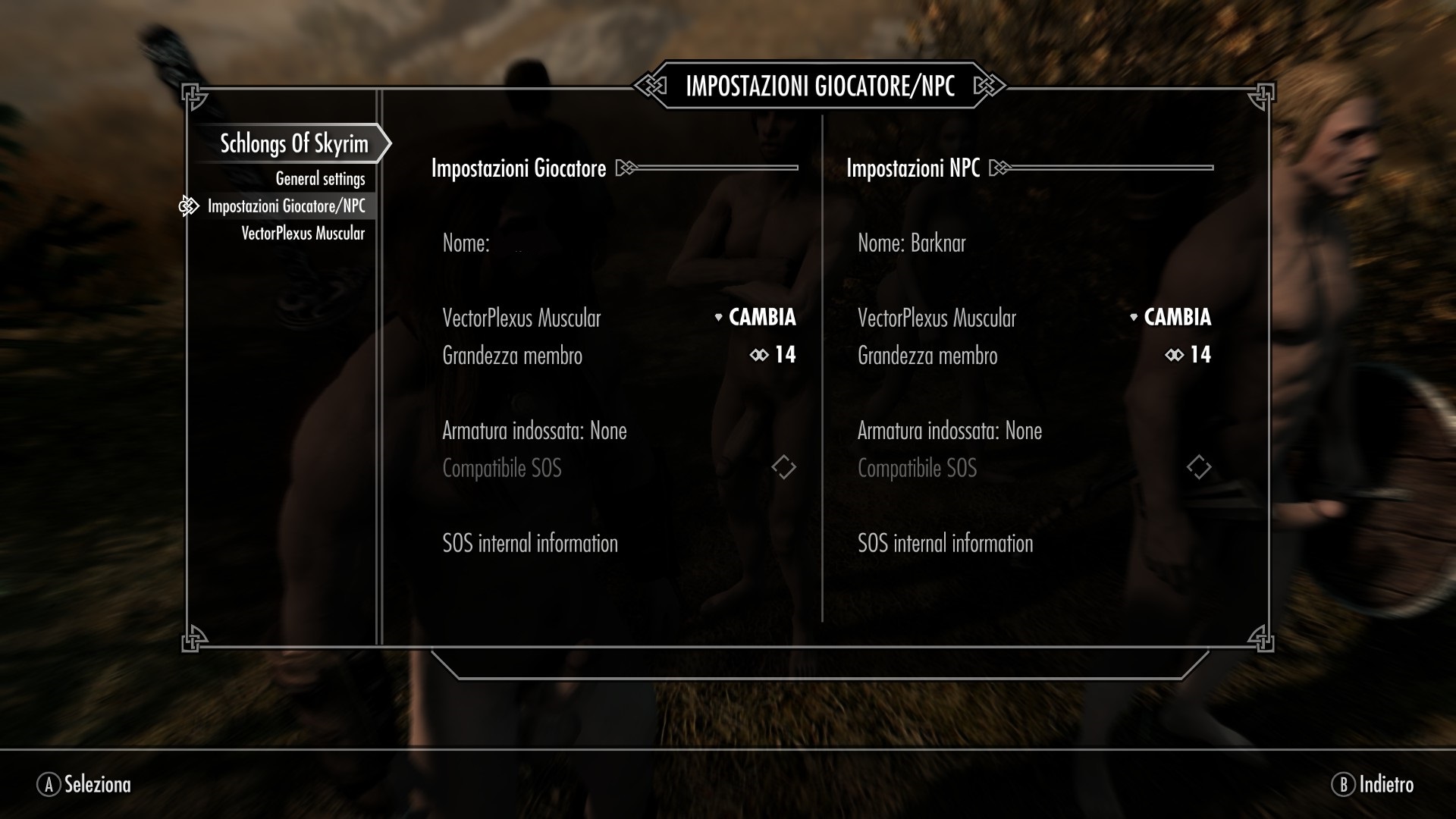1456x819 pixels.
Task: Adjust the player's Grandezza membro value
Action: [773, 355]
